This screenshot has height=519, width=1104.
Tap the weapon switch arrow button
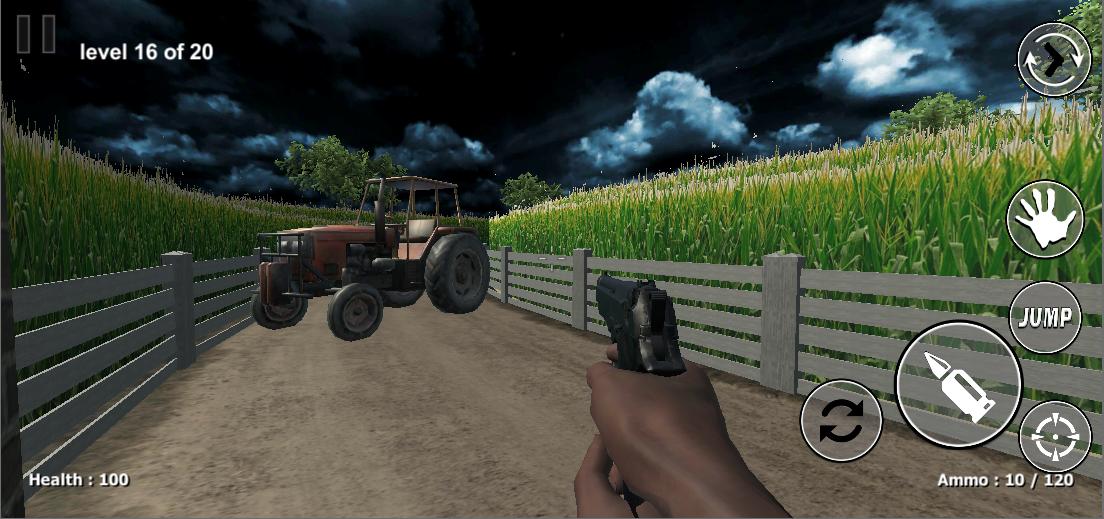click(x=1054, y=60)
